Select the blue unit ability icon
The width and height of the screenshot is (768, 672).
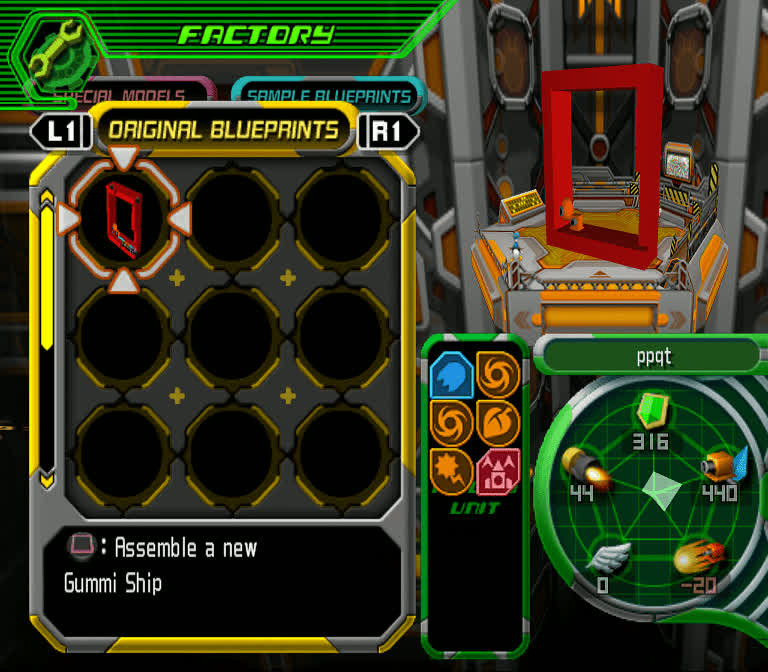450,375
